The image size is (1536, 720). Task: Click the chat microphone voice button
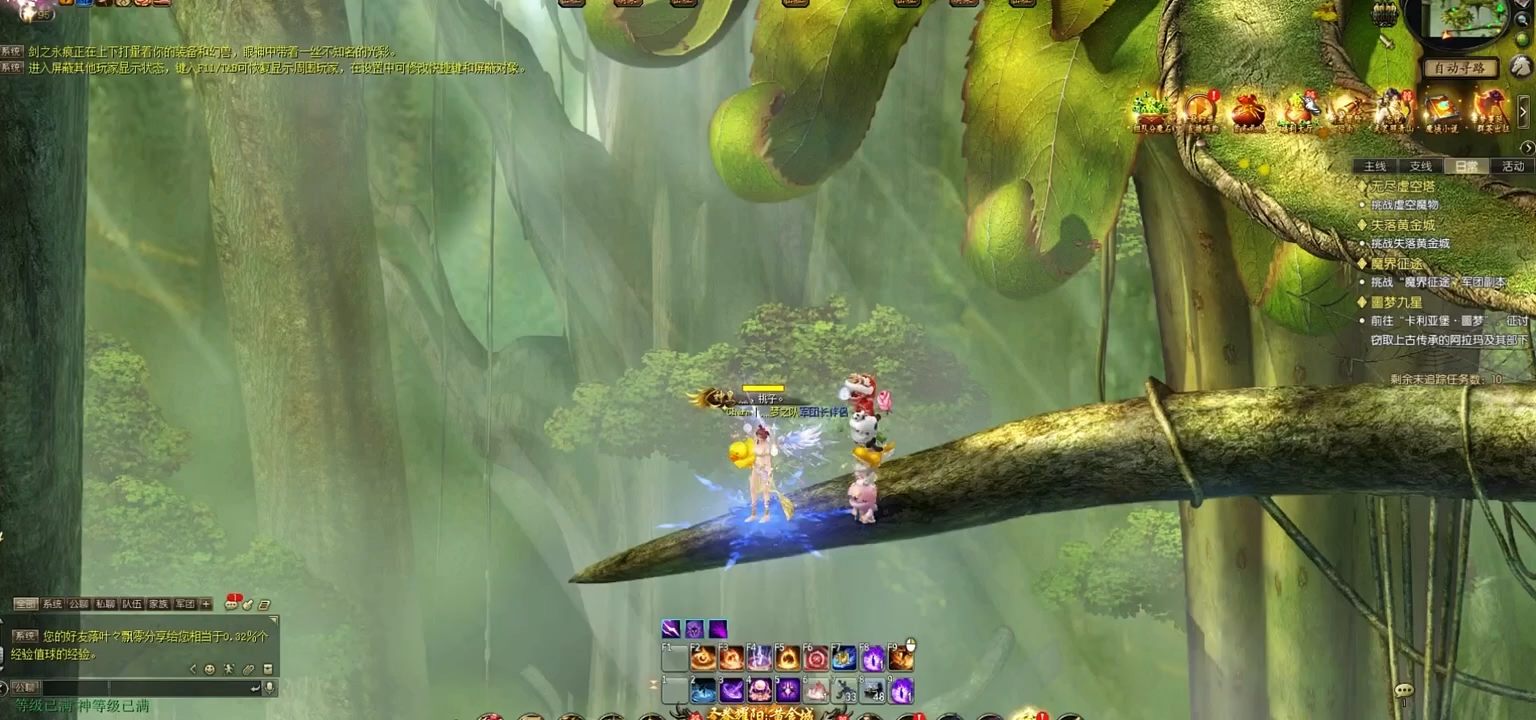coord(268,688)
